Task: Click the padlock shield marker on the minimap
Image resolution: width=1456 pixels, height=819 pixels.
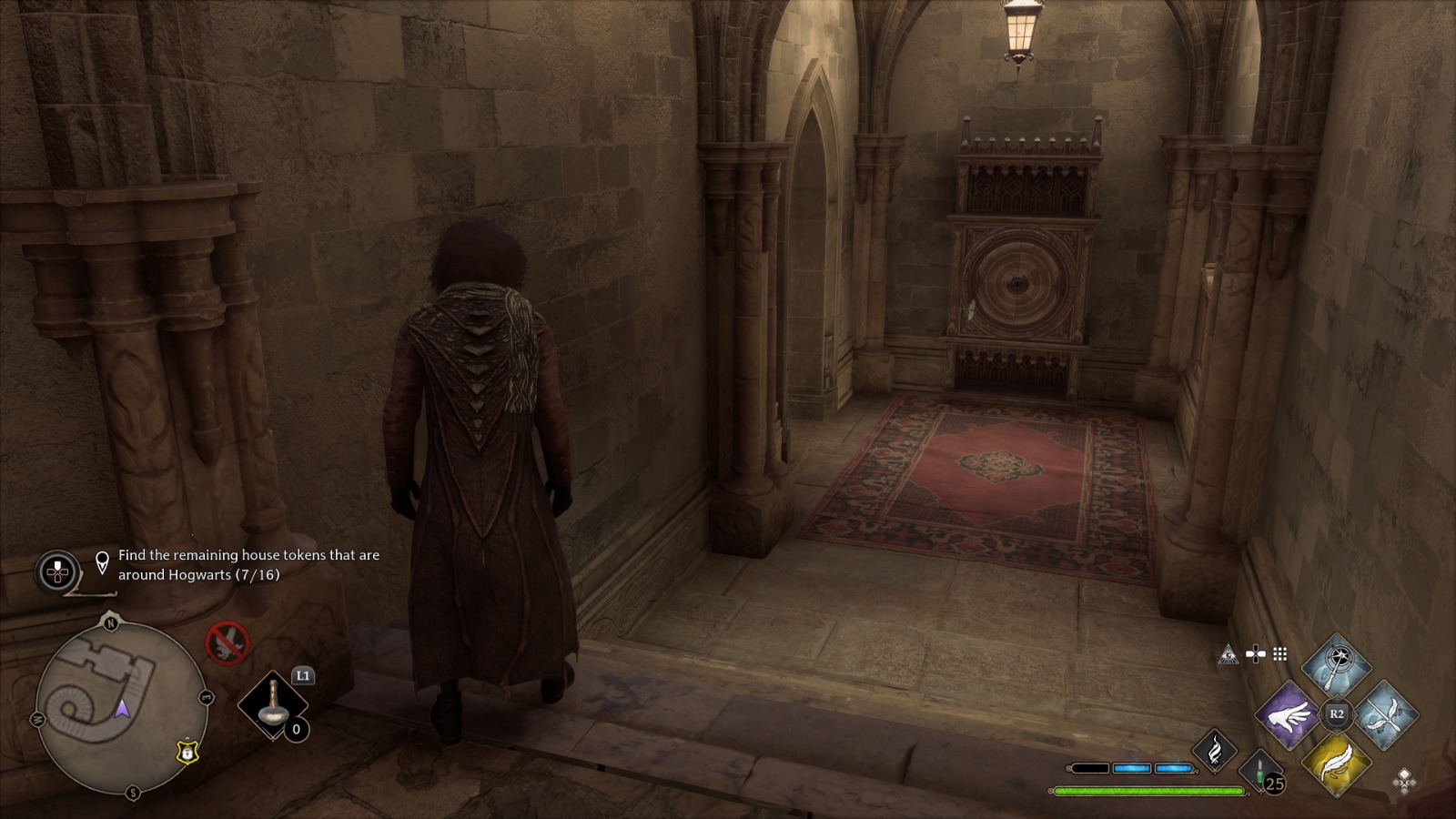Action: (x=187, y=753)
